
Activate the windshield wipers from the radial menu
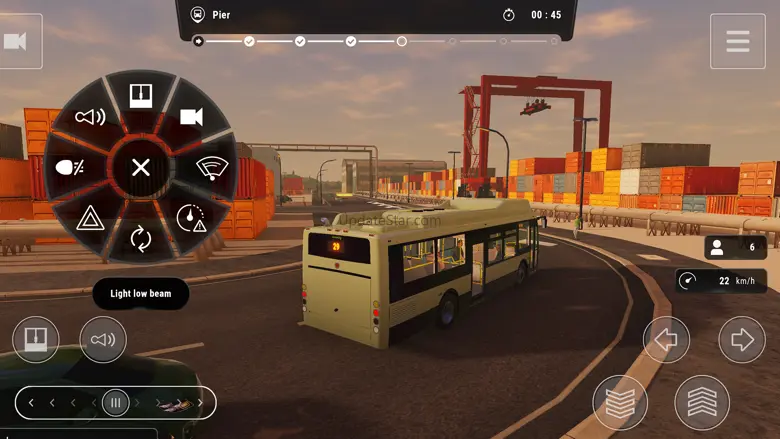(x=211, y=167)
